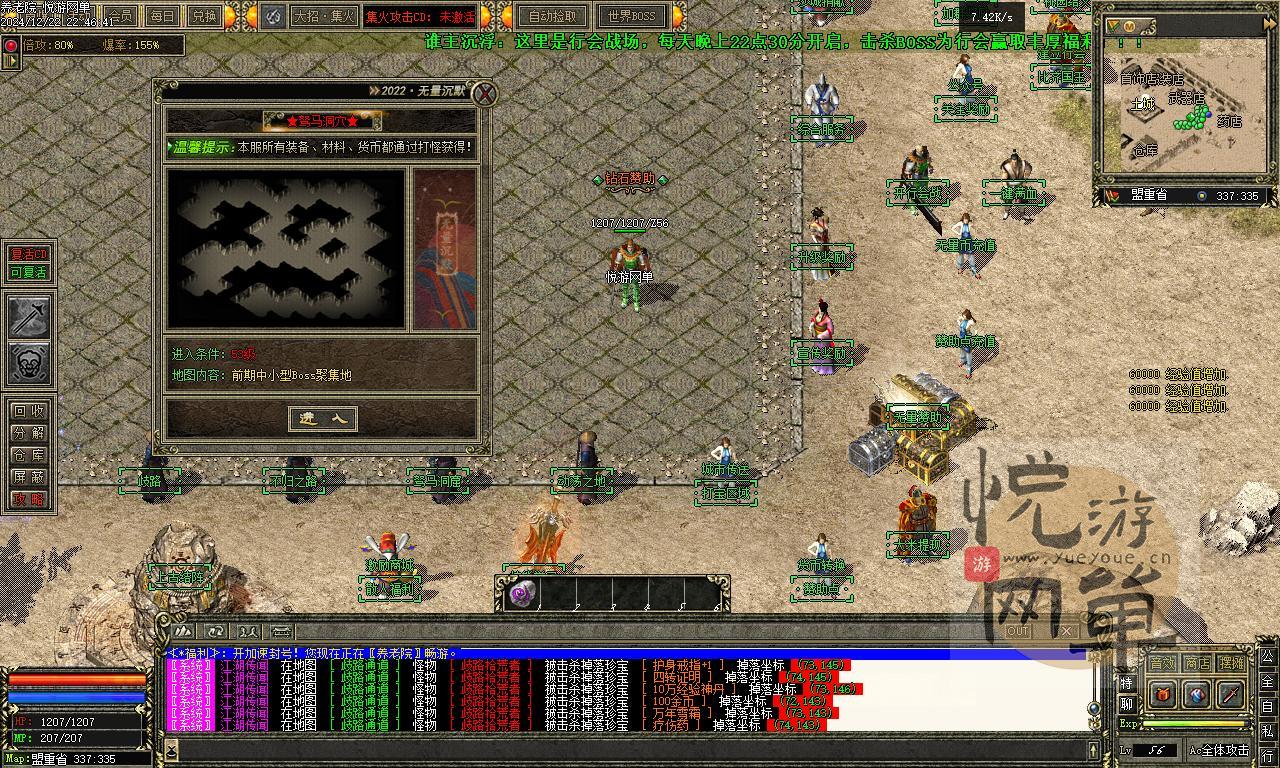
Task: Open the 世界BOSS panel
Action: pos(631,16)
